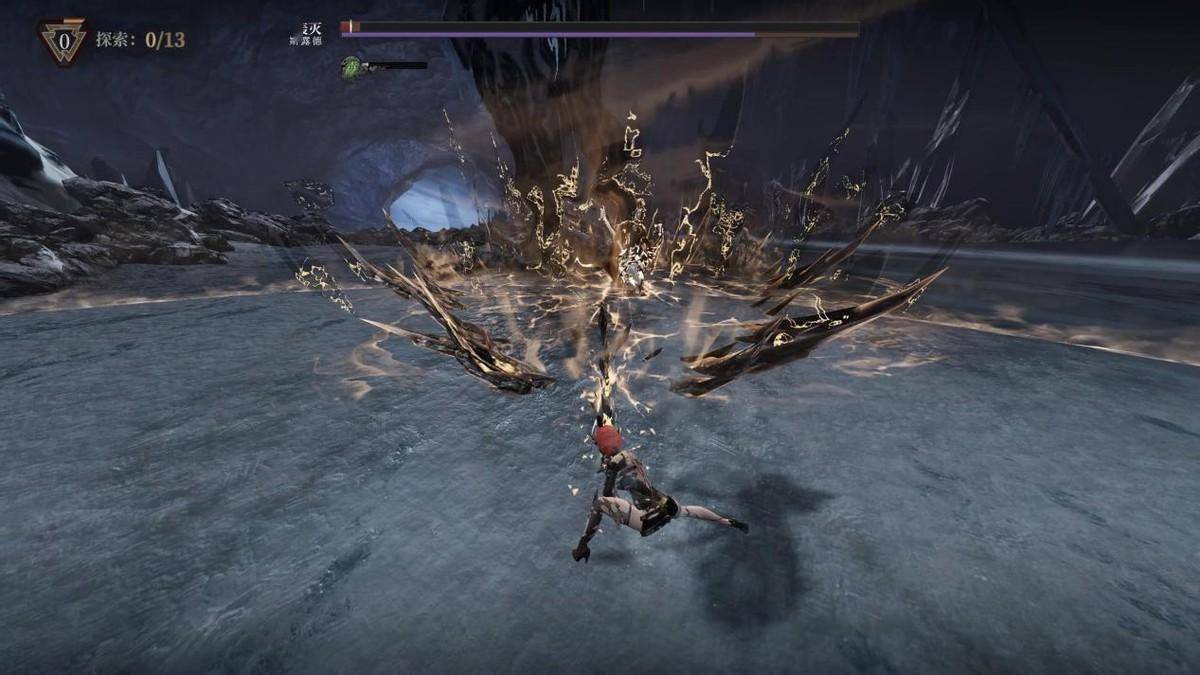Image resolution: width=1200 pixels, height=675 pixels.
Task: Select the green status icon under boss bar
Action: pos(351,67)
